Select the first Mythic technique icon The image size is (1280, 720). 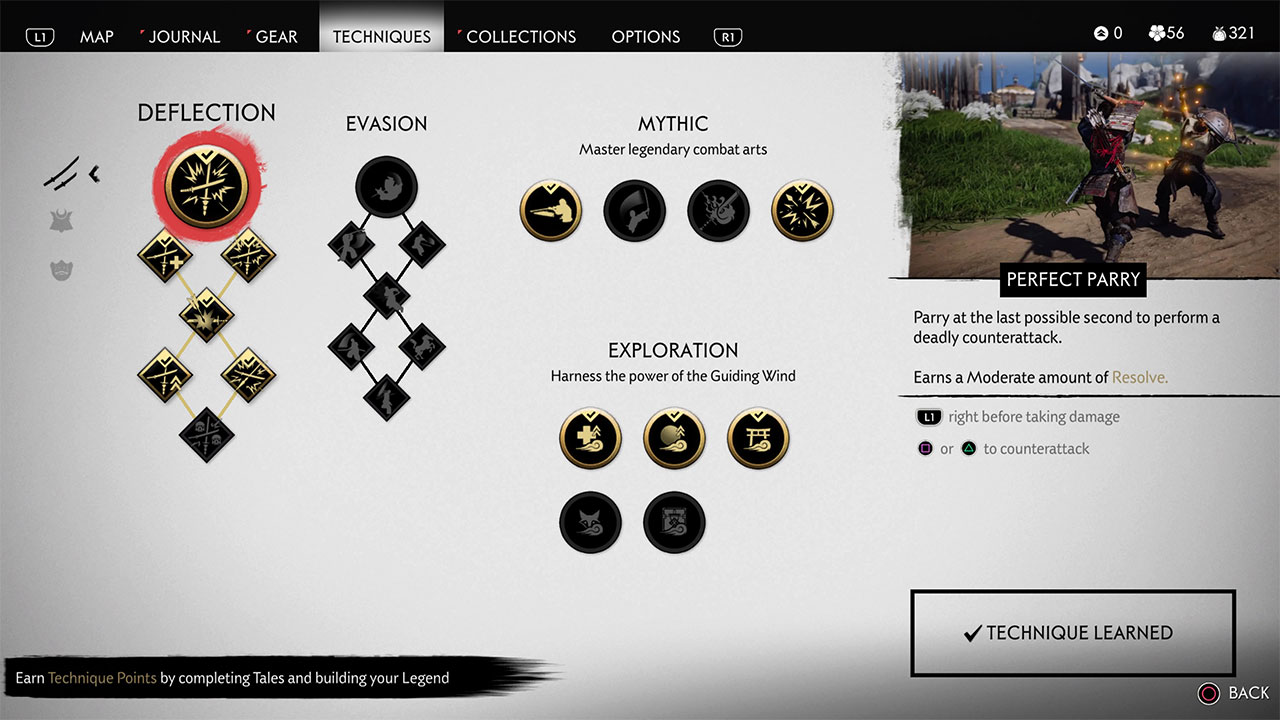click(551, 211)
